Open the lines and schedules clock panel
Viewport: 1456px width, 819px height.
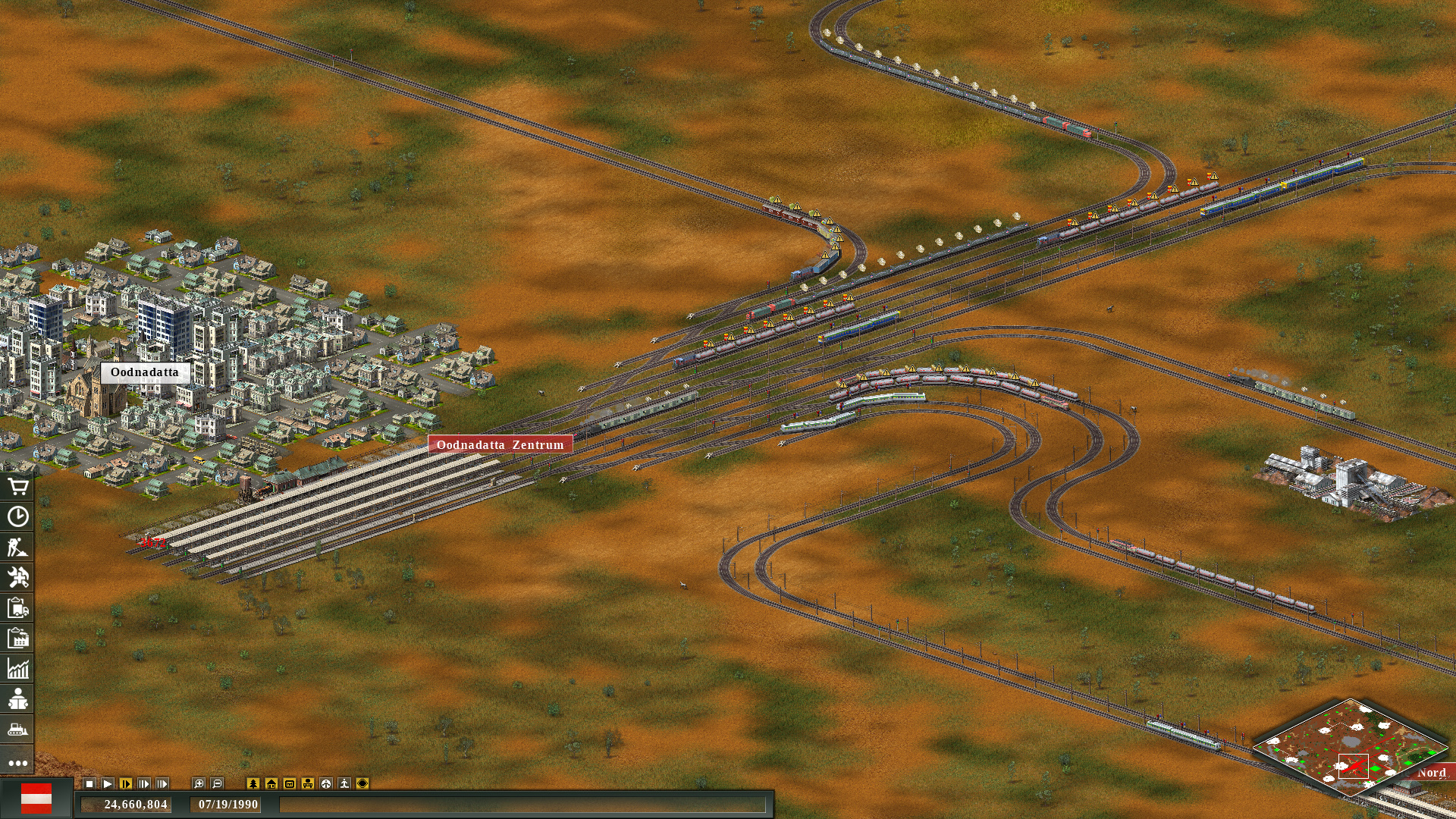[x=19, y=518]
